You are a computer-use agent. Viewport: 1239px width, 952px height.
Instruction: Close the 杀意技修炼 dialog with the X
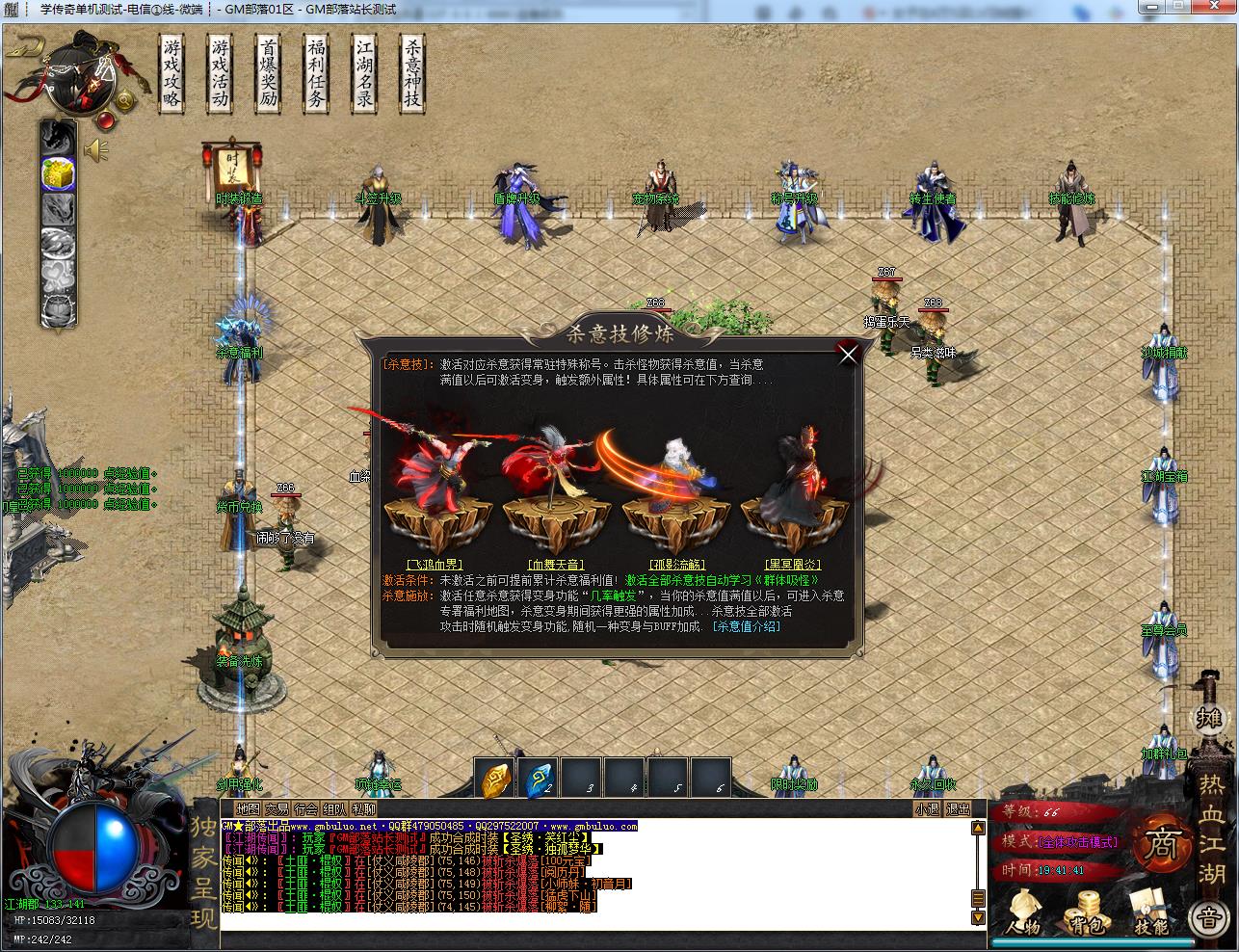848,355
